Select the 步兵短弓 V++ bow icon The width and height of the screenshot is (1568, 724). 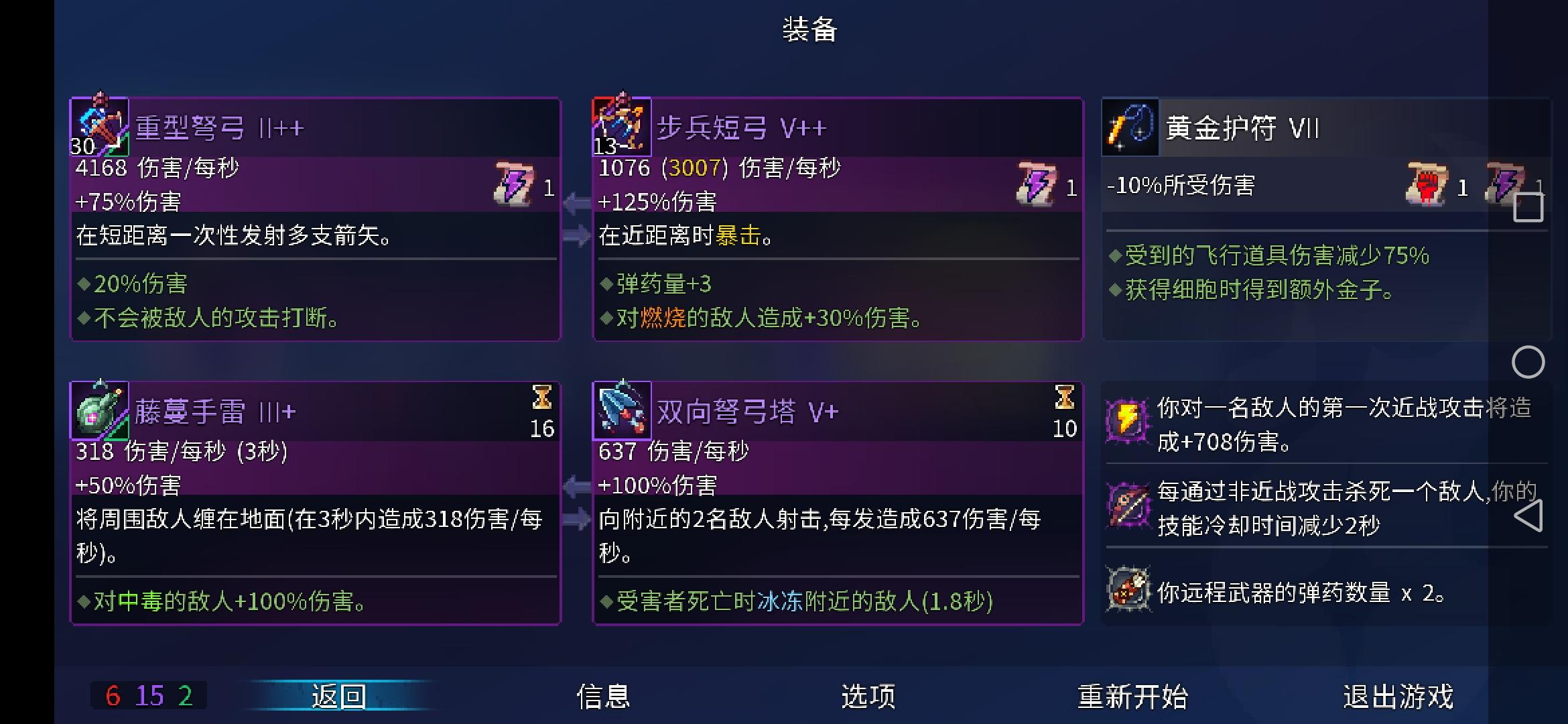click(x=622, y=127)
